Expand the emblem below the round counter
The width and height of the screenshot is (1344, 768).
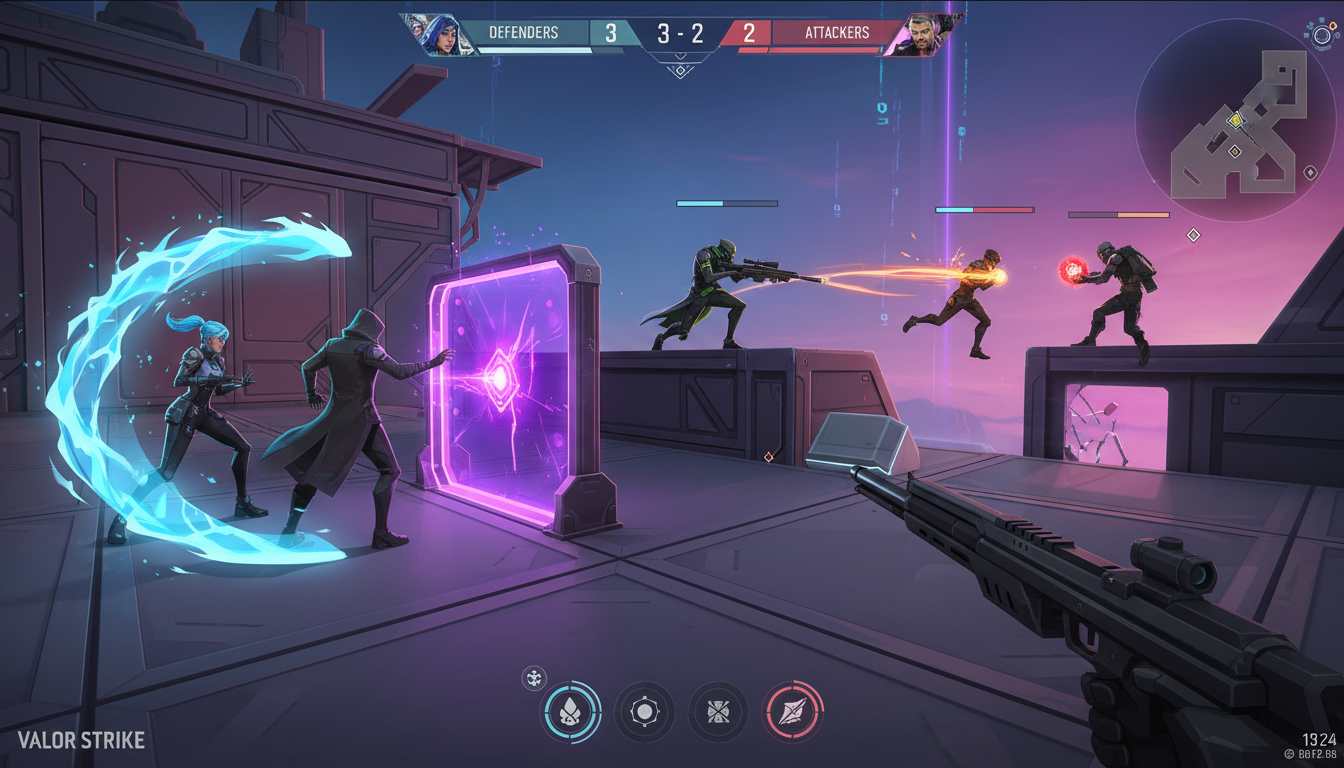click(x=679, y=68)
